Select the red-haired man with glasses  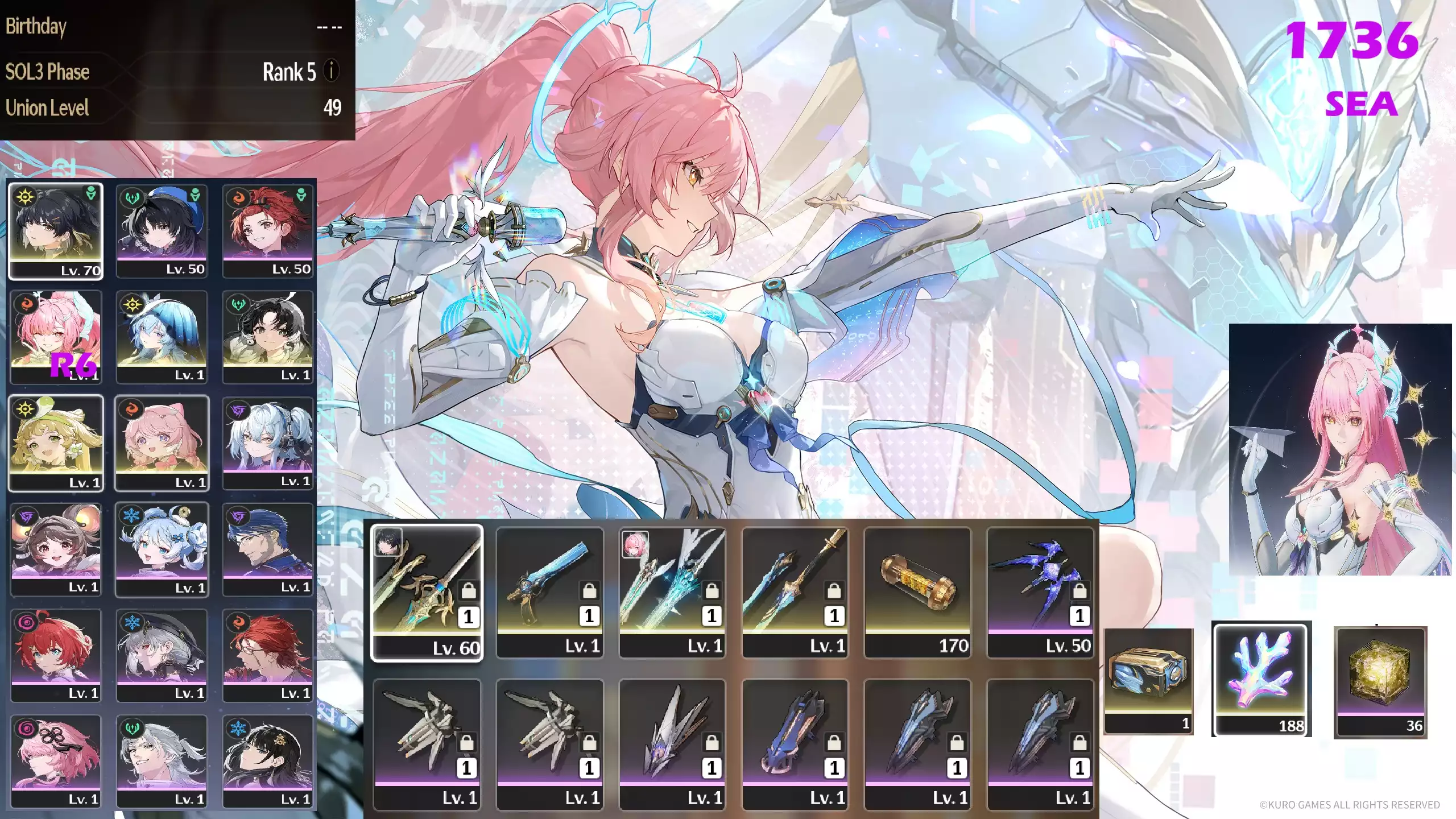(x=267, y=655)
